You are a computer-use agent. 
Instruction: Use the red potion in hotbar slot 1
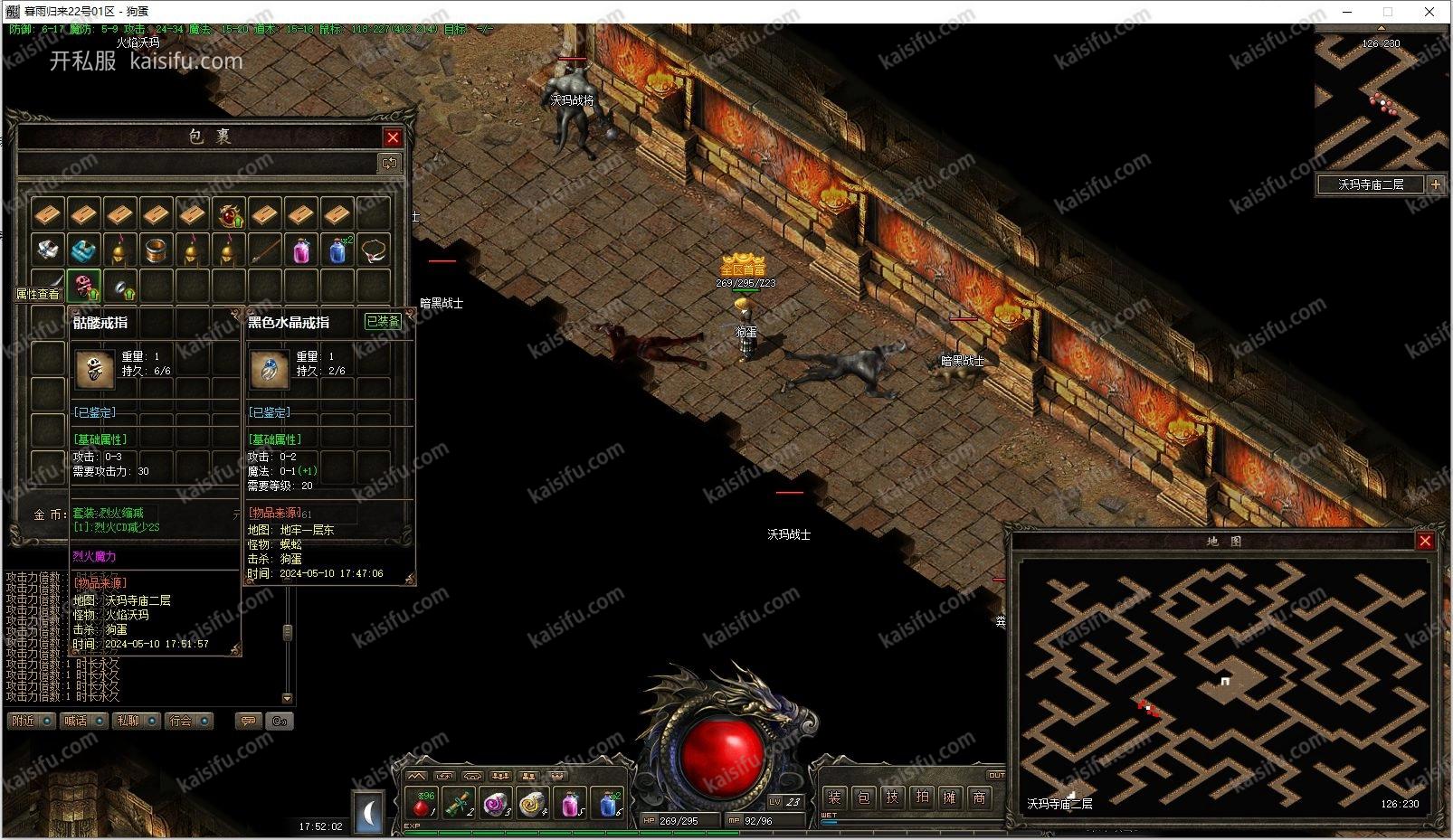[x=421, y=804]
